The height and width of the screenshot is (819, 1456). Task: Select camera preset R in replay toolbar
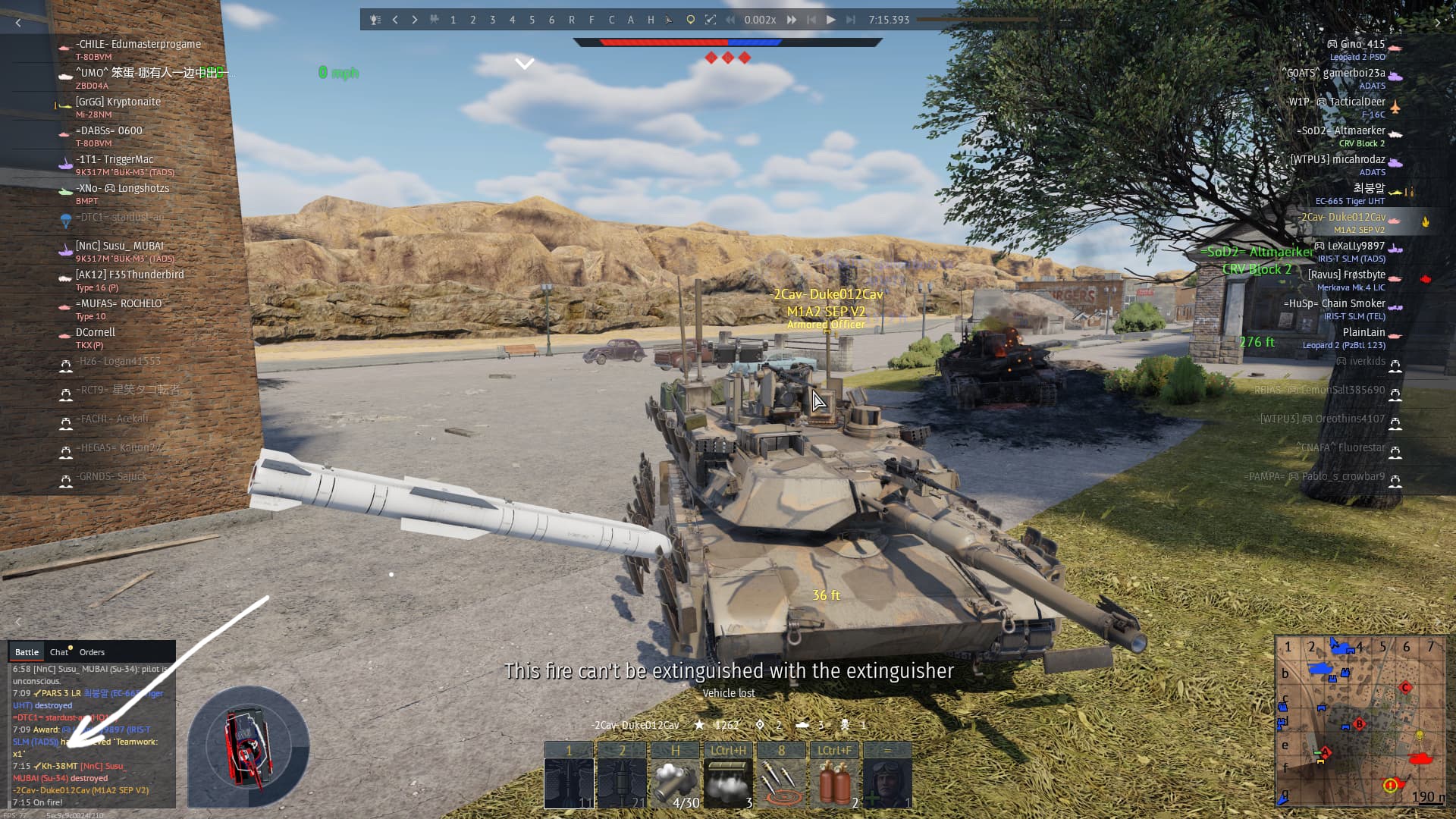coord(572,20)
